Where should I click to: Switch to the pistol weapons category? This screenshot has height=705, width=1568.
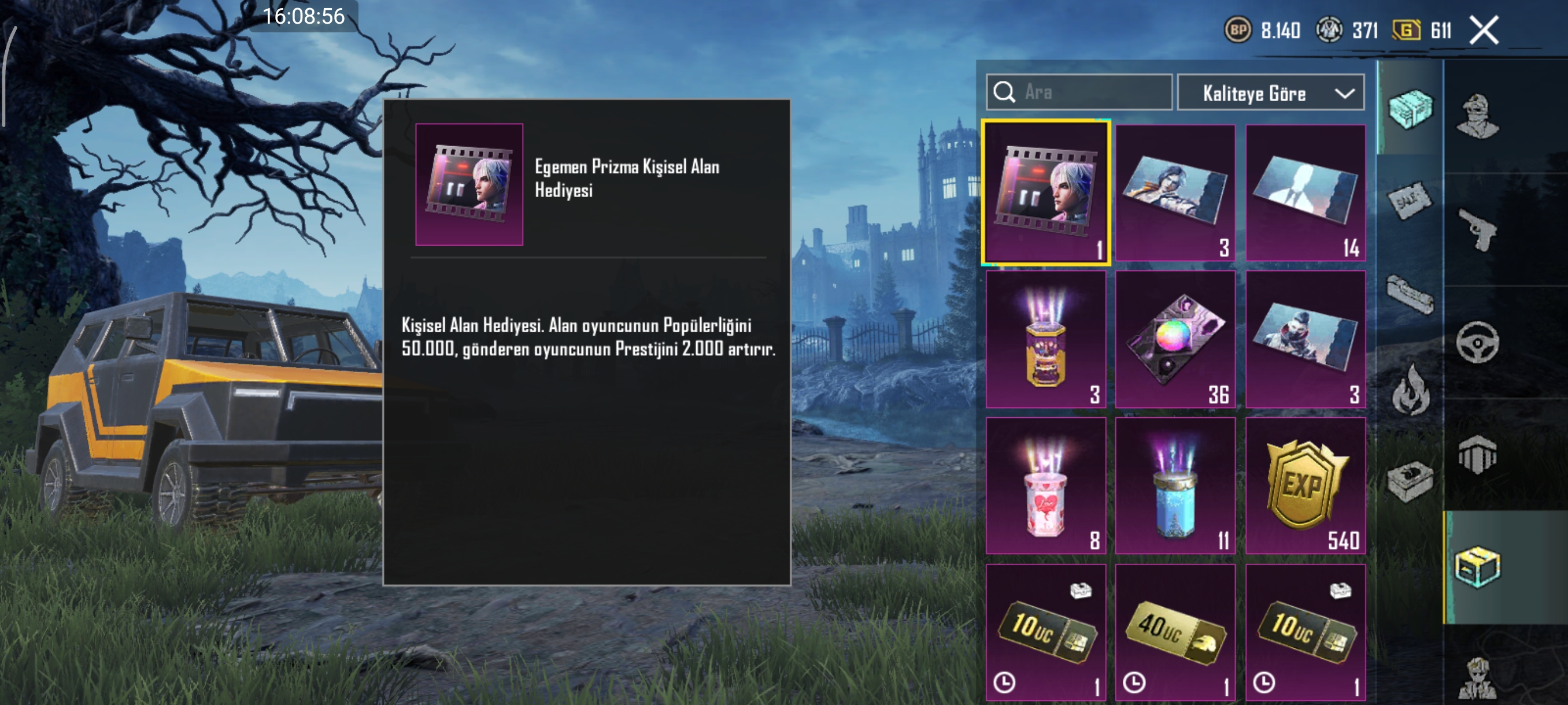[x=1478, y=229]
